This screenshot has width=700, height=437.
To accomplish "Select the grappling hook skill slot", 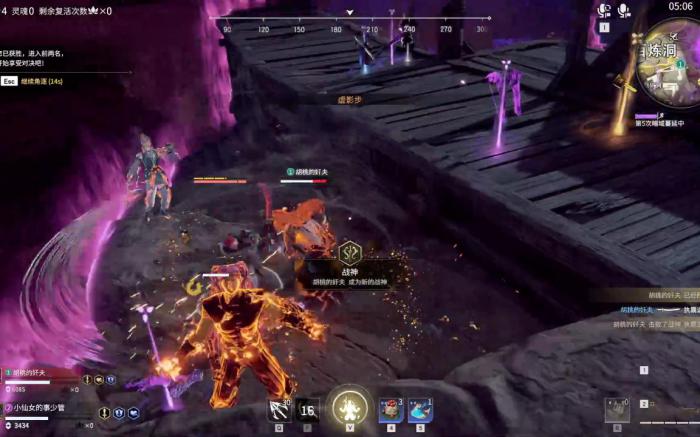I will [279, 409].
